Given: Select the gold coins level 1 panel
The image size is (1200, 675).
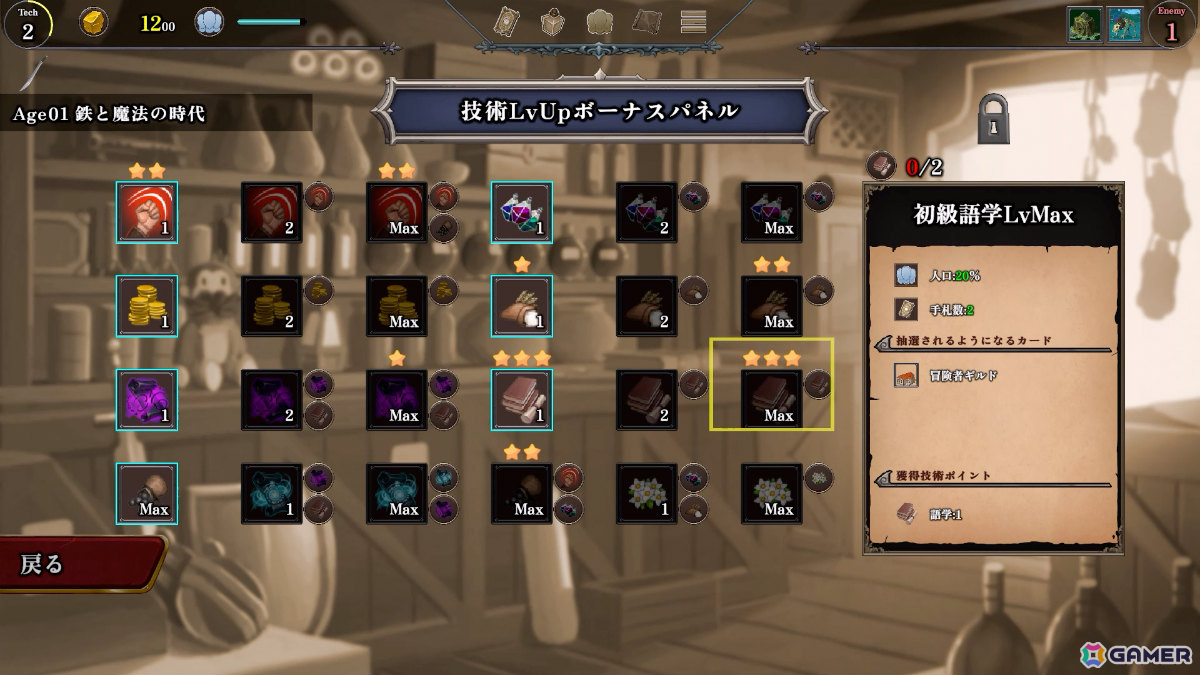Looking at the screenshot, I should (x=147, y=306).
